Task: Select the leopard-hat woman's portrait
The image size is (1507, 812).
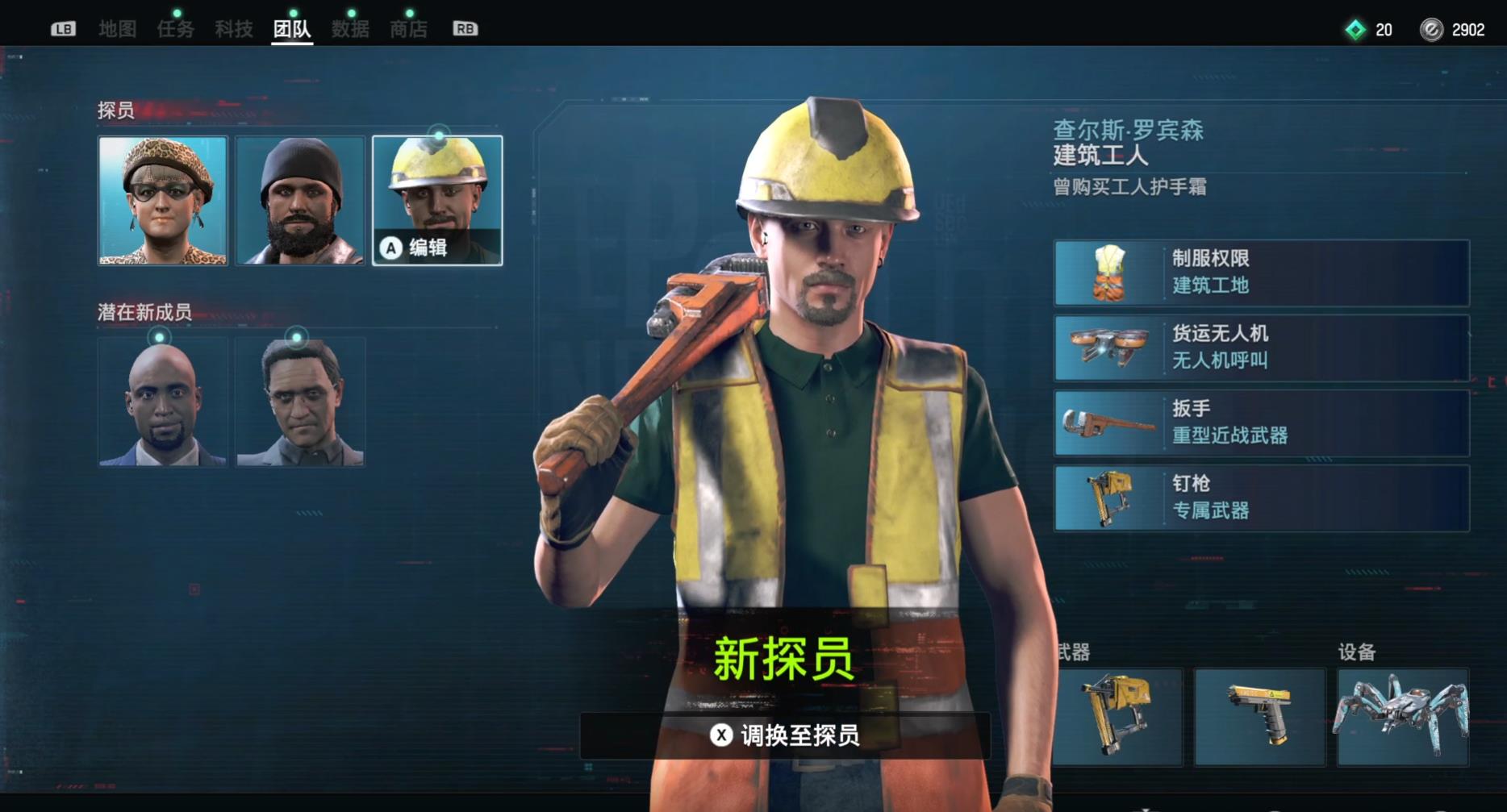Action: pos(162,199)
